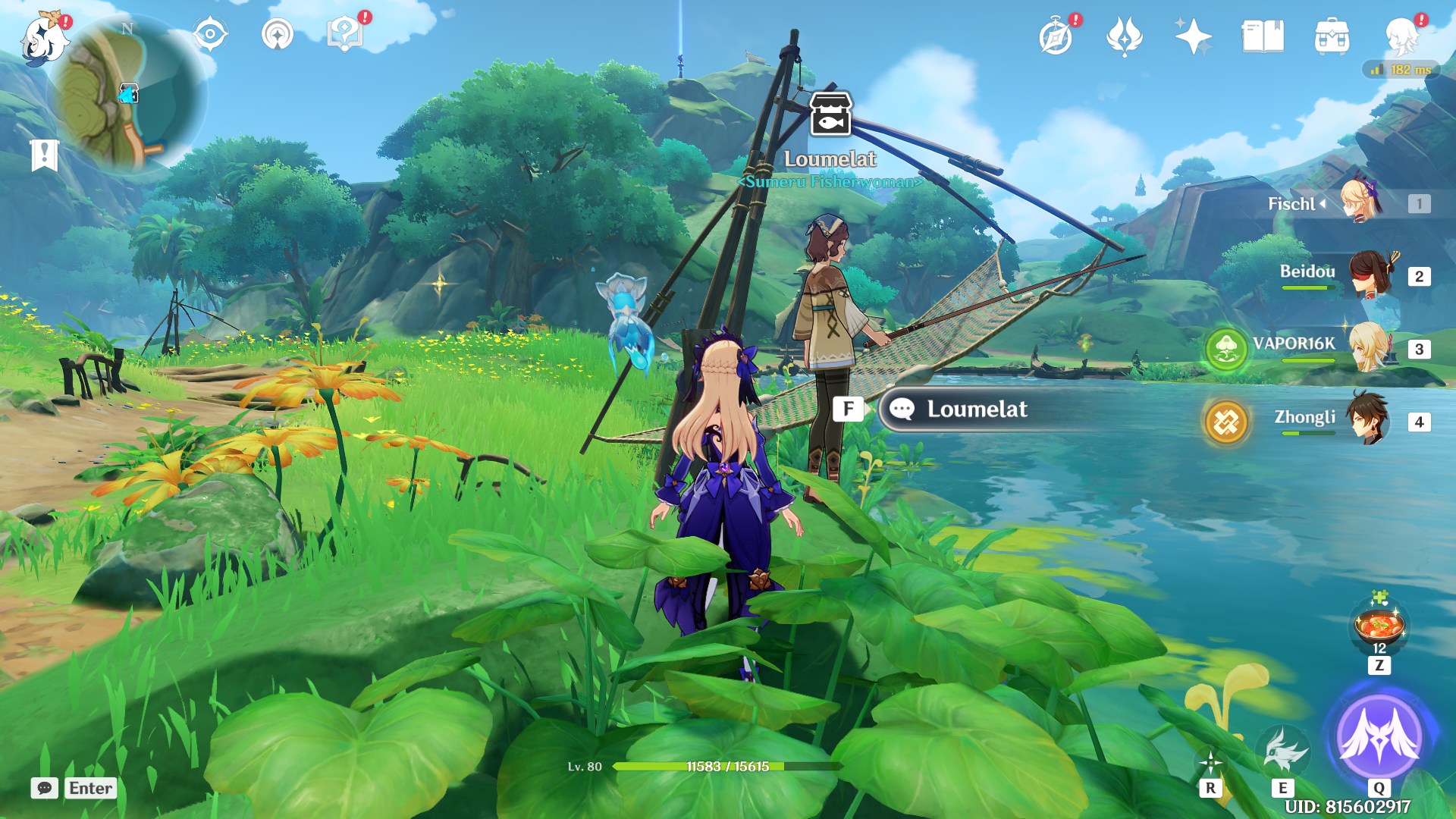Talk to Loumelat via dialogue prompt
This screenshot has height=819, width=1456.
pos(977,409)
